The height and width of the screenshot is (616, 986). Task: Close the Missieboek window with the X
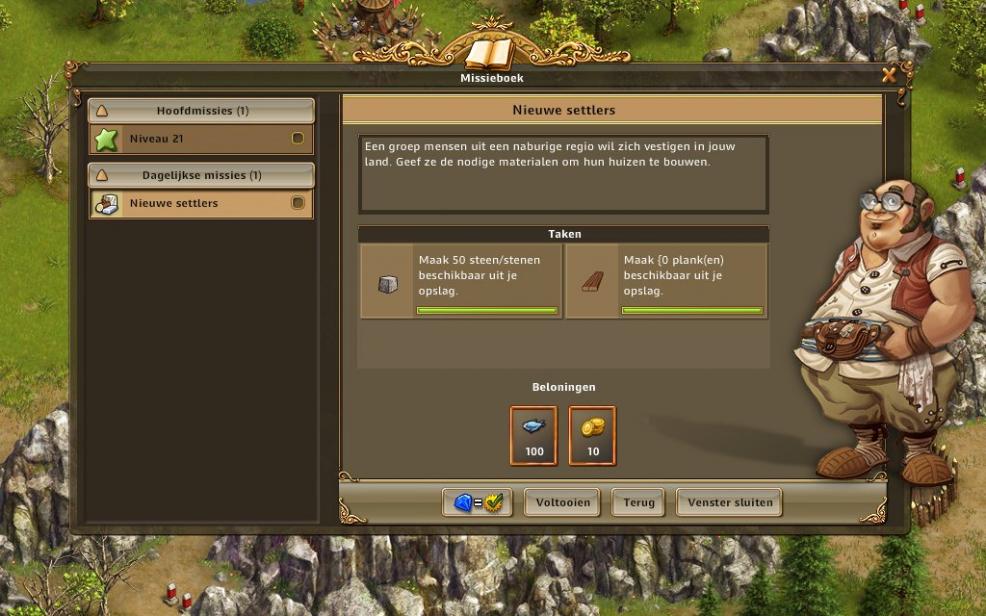point(888,75)
